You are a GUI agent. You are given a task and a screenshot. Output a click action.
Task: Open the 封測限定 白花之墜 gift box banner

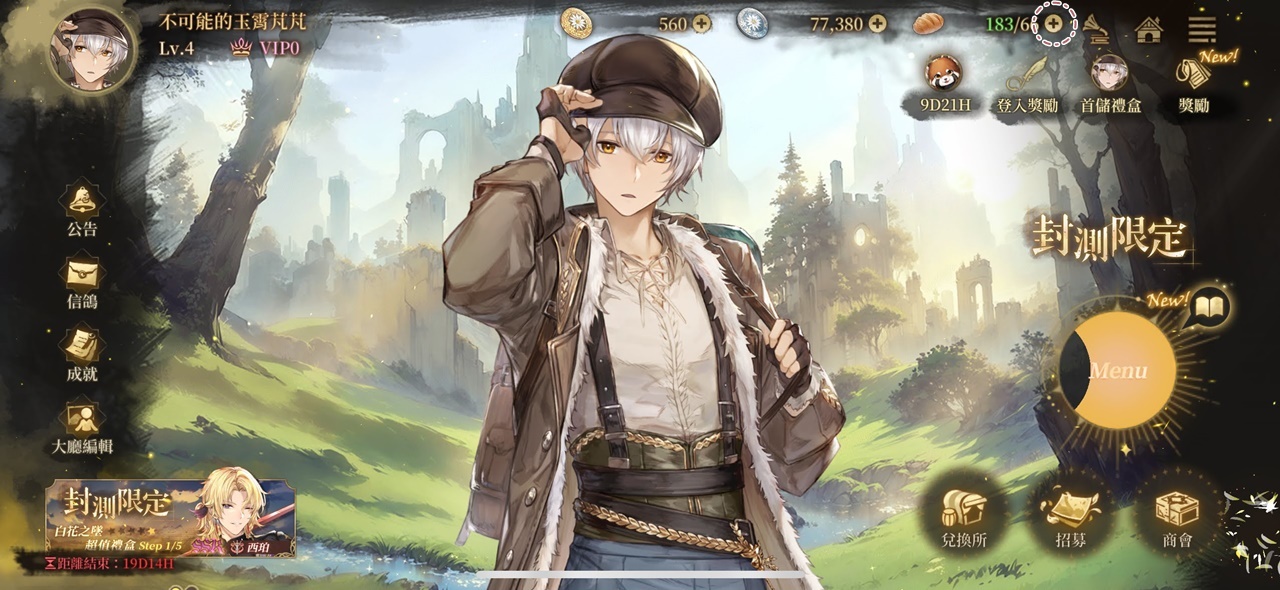[171, 517]
